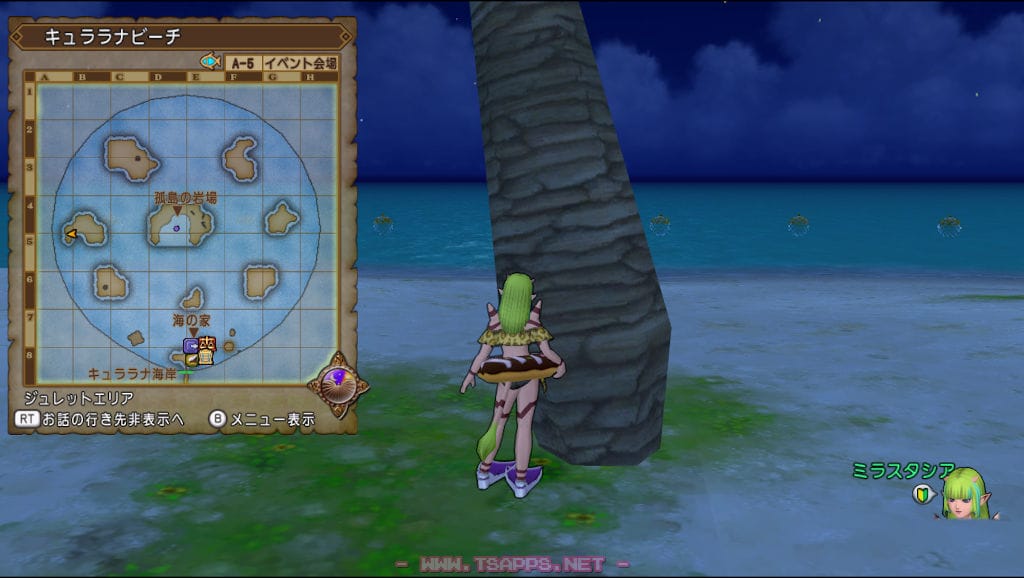
Task: Select the 海の家 location marker
Action: coord(193,332)
